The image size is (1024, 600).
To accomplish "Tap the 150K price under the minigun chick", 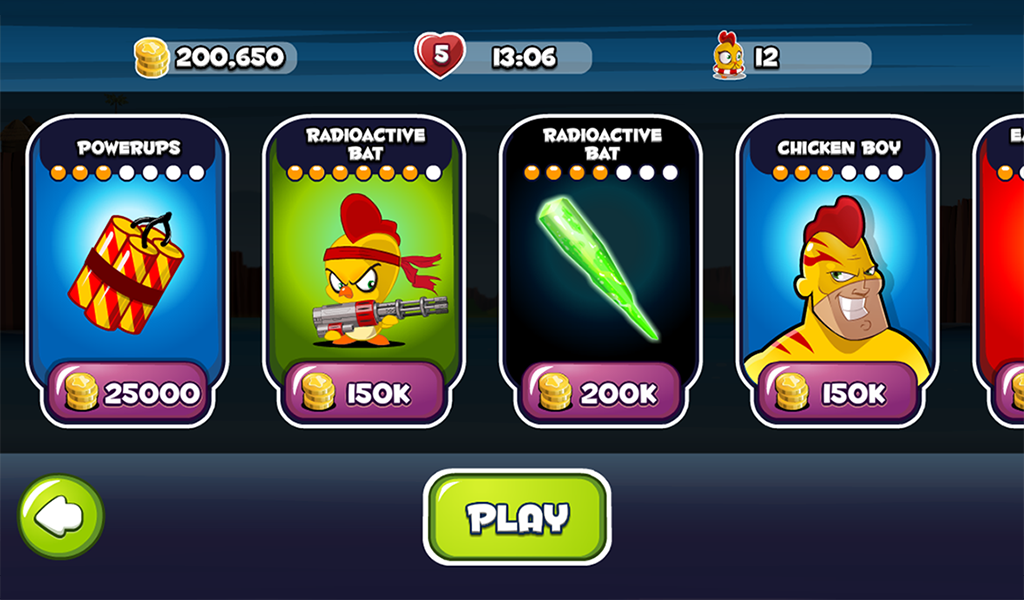I will 364,393.
